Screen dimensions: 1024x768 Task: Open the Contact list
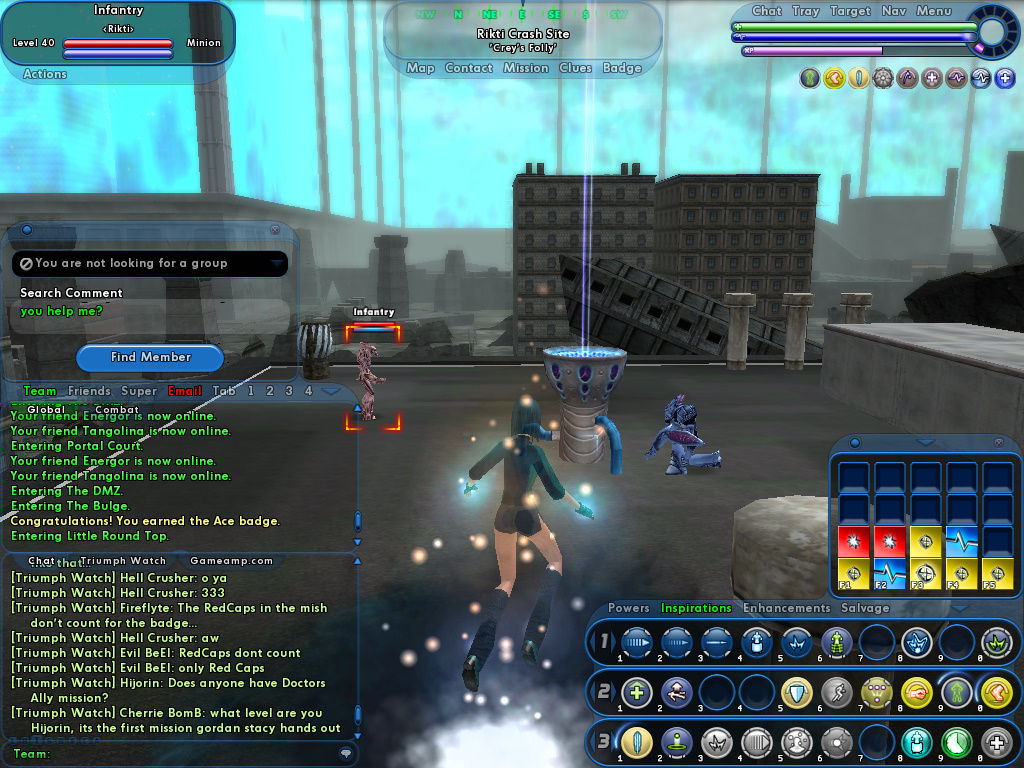click(468, 68)
